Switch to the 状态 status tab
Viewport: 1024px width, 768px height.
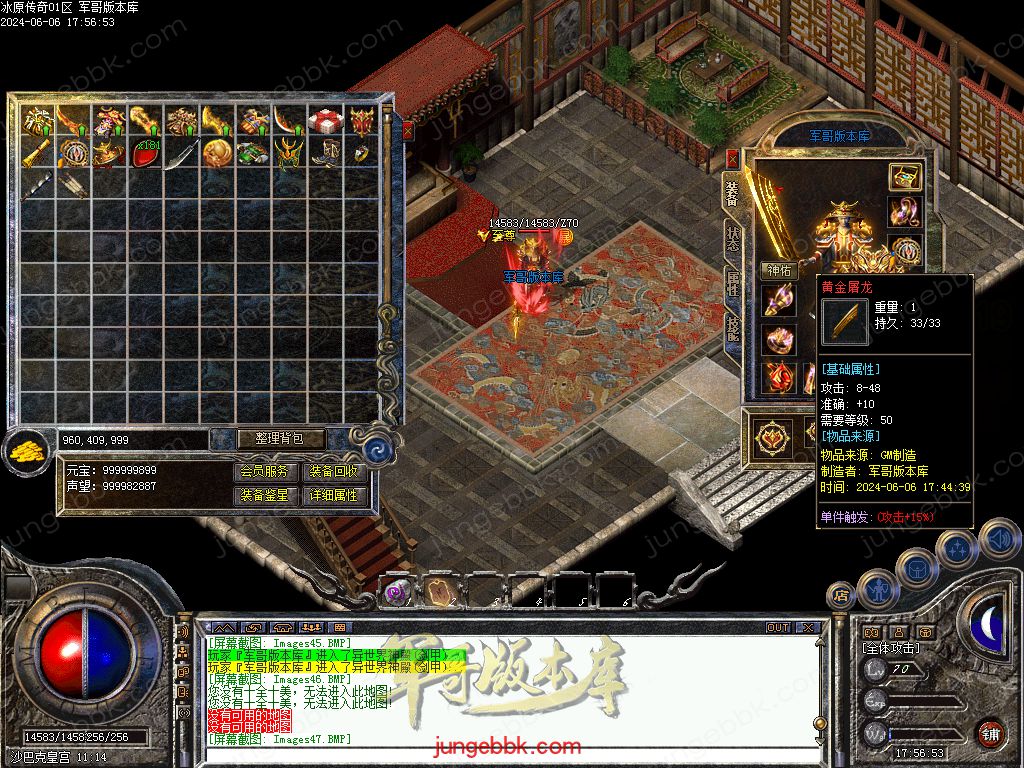pyautogui.click(x=732, y=237)
